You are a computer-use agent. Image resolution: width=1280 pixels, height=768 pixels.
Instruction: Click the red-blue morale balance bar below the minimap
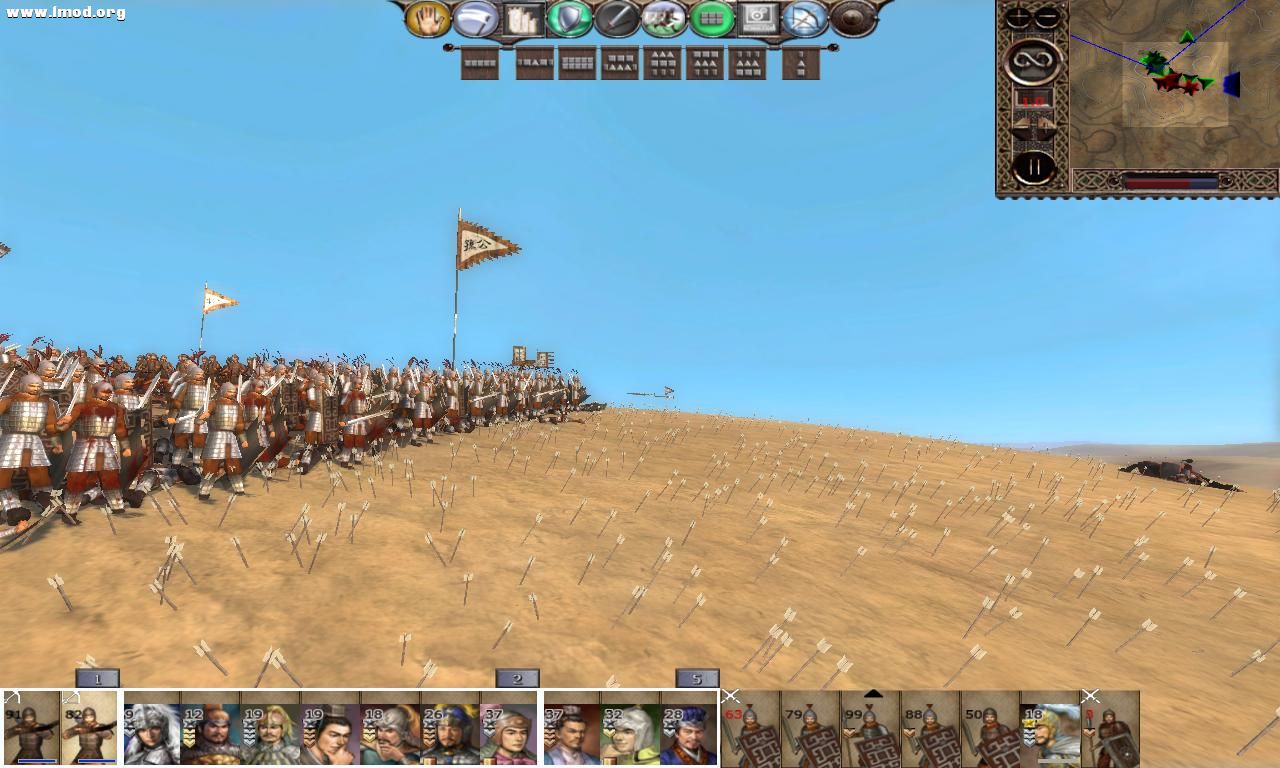pyautogui.click(x=1170, y=182)
